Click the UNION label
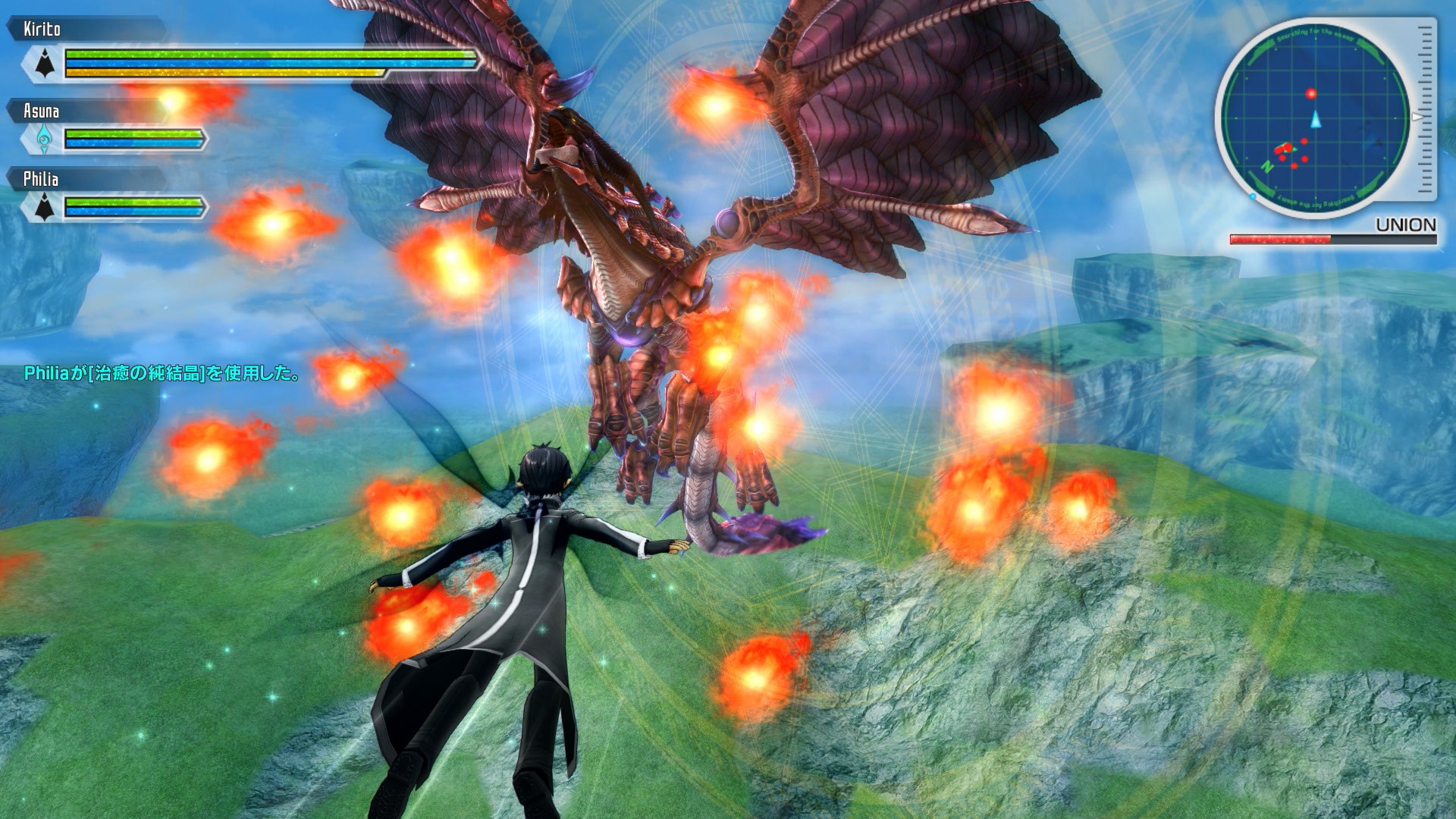 [x=1406, y=223]
